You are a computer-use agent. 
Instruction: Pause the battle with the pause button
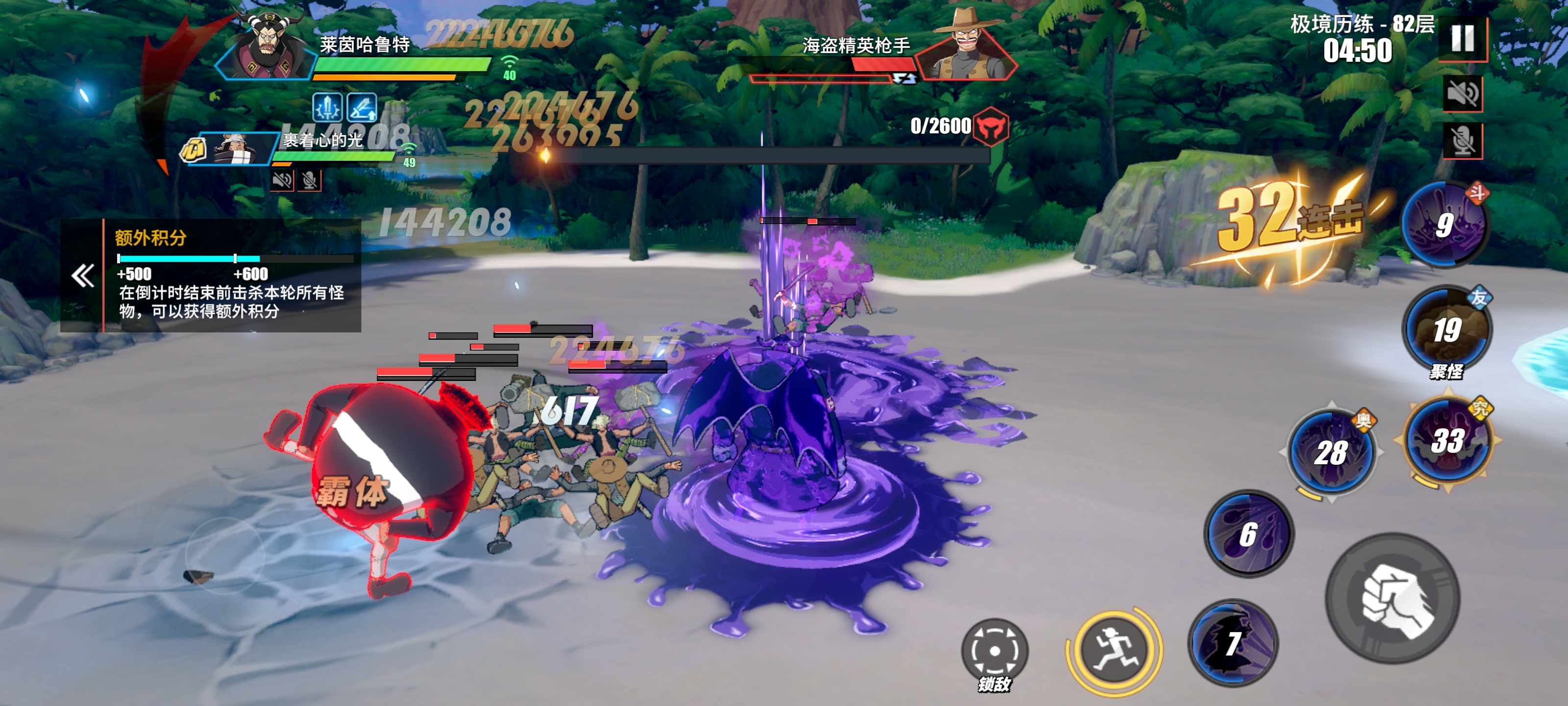pyautogui.click(x=1462, y=38)
